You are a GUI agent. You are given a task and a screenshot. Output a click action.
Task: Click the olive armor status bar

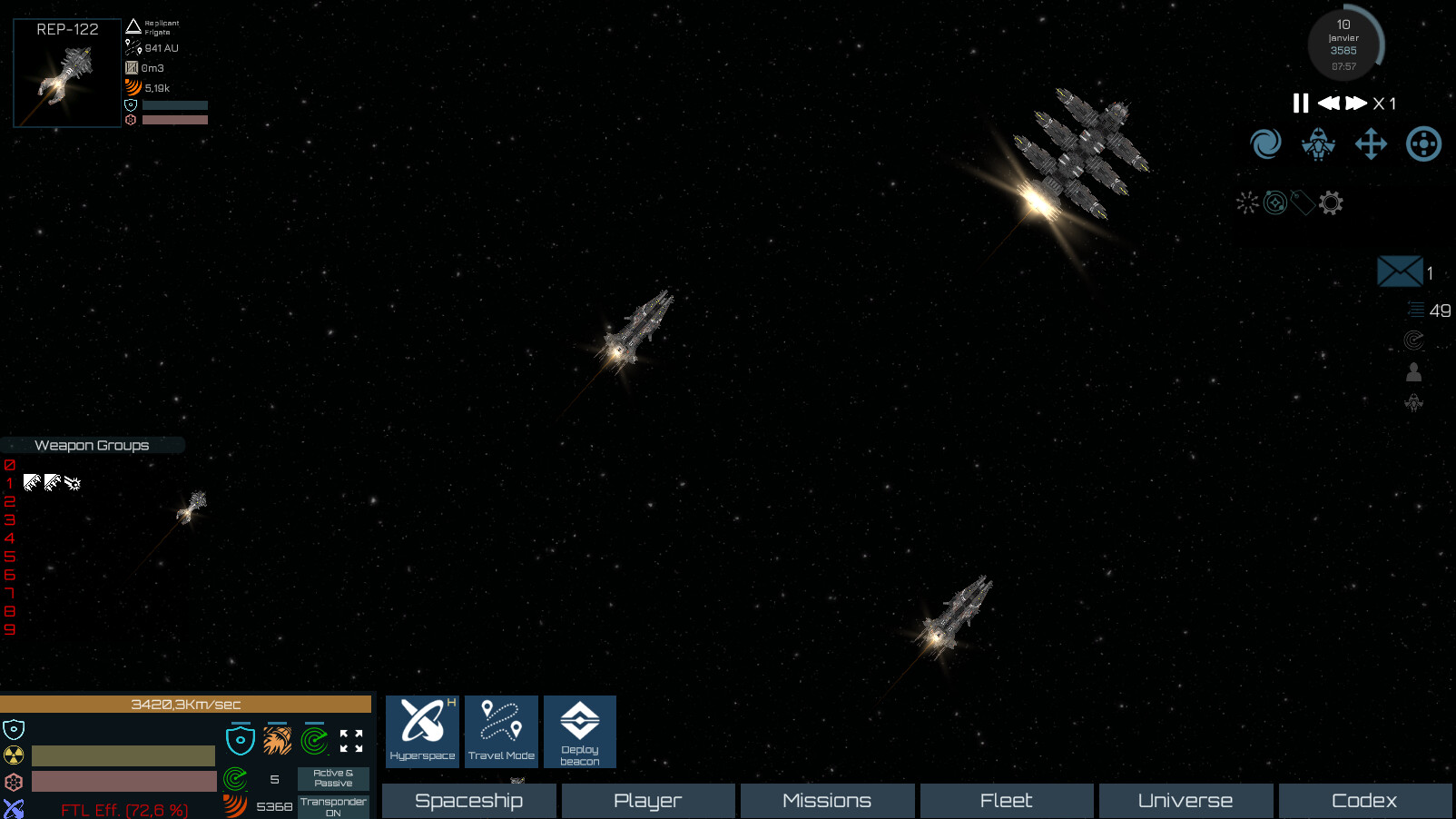pyautogui.click(x=123, y=755)
